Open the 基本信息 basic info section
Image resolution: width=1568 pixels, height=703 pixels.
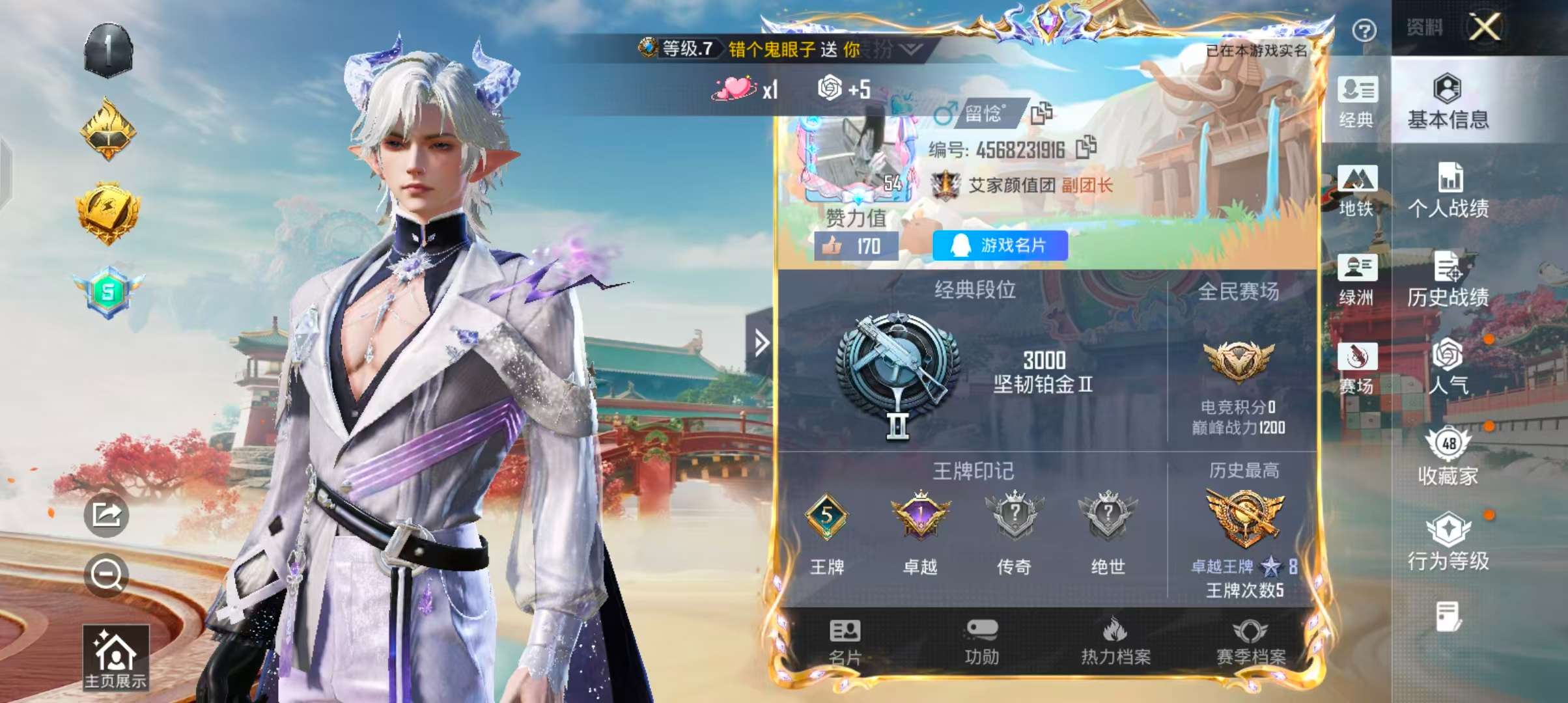click(x=1448, y=102)
